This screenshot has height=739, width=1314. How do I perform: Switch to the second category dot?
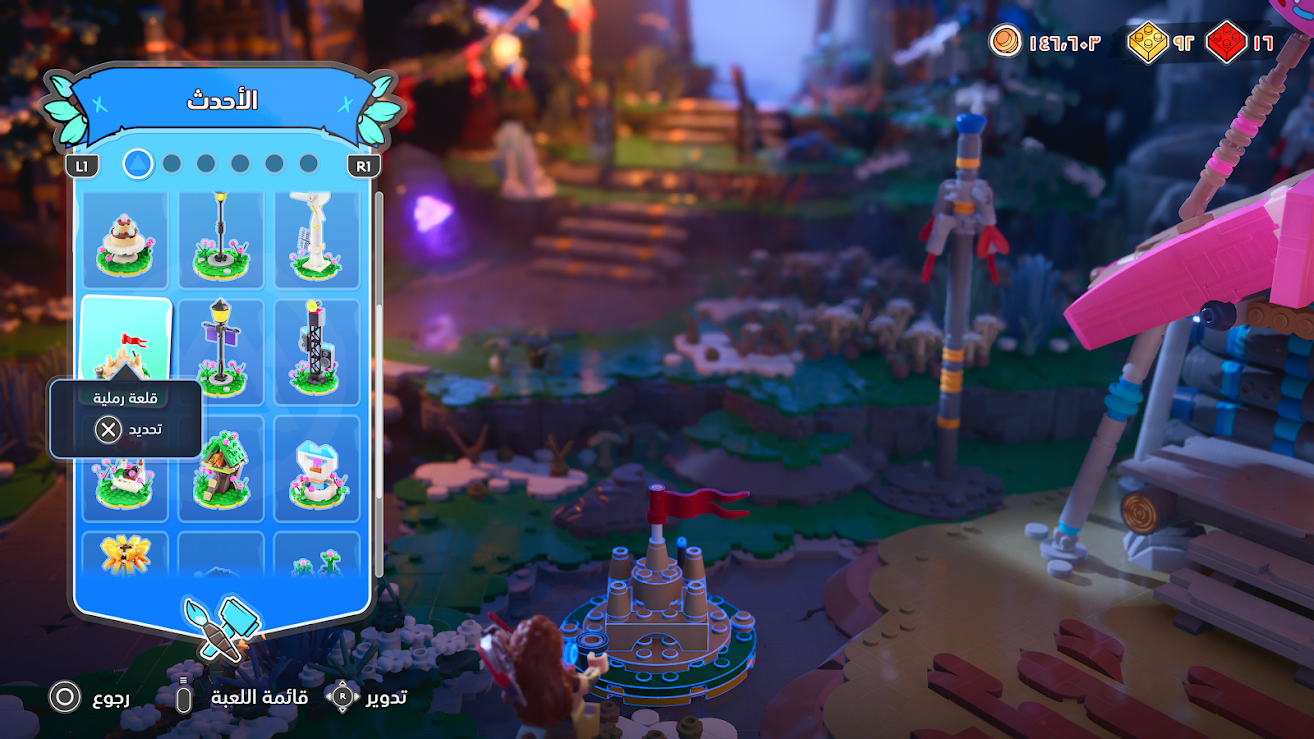172,163
